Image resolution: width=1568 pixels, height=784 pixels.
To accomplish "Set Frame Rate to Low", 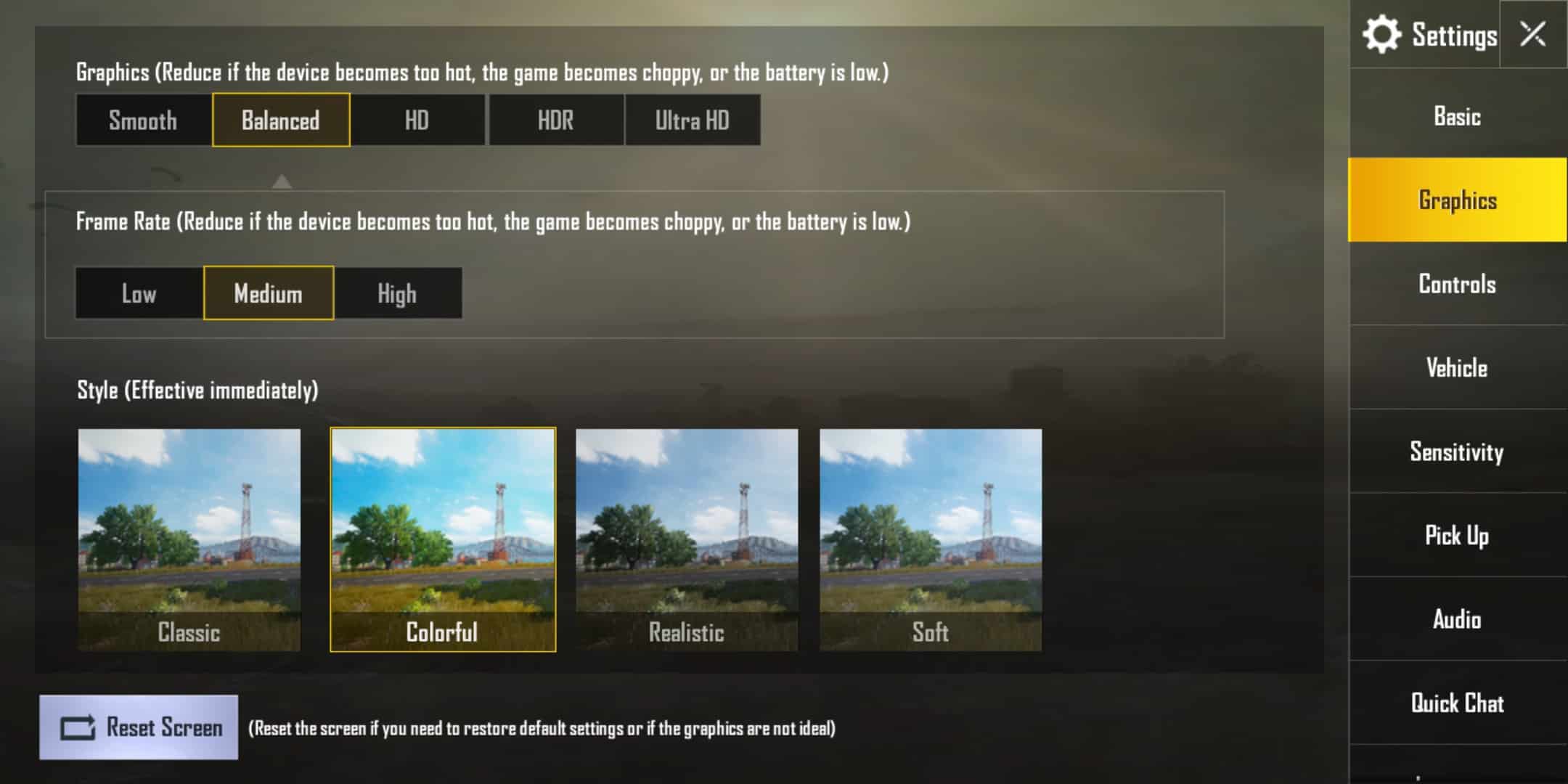I will click(x=139, y=293).
